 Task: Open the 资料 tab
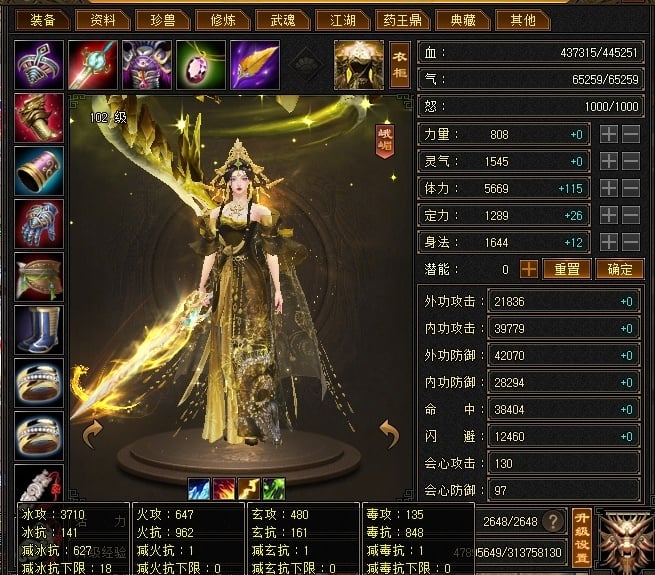(103, 19)
